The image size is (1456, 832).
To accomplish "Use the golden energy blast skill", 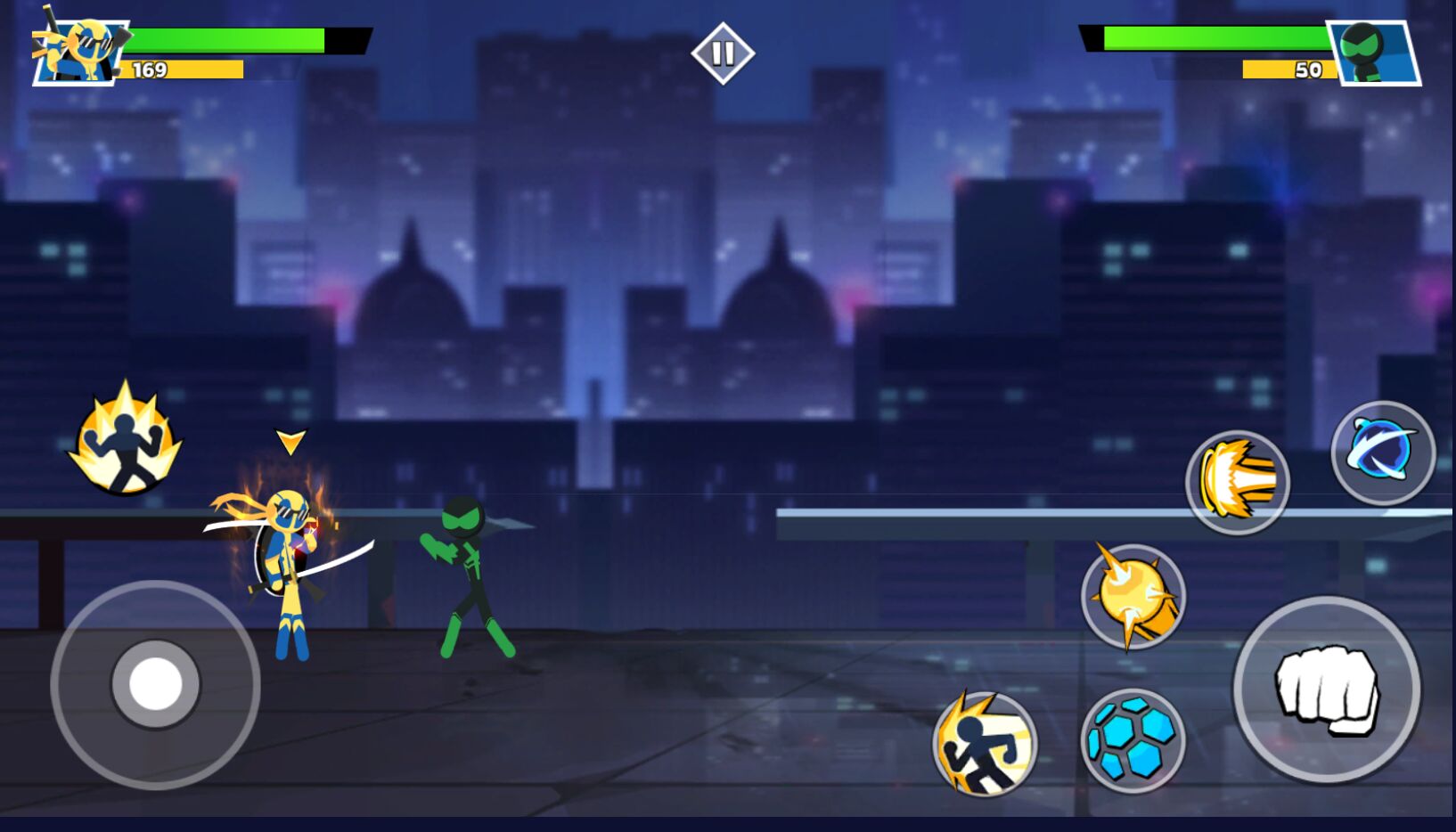I will click(1237, 482).
